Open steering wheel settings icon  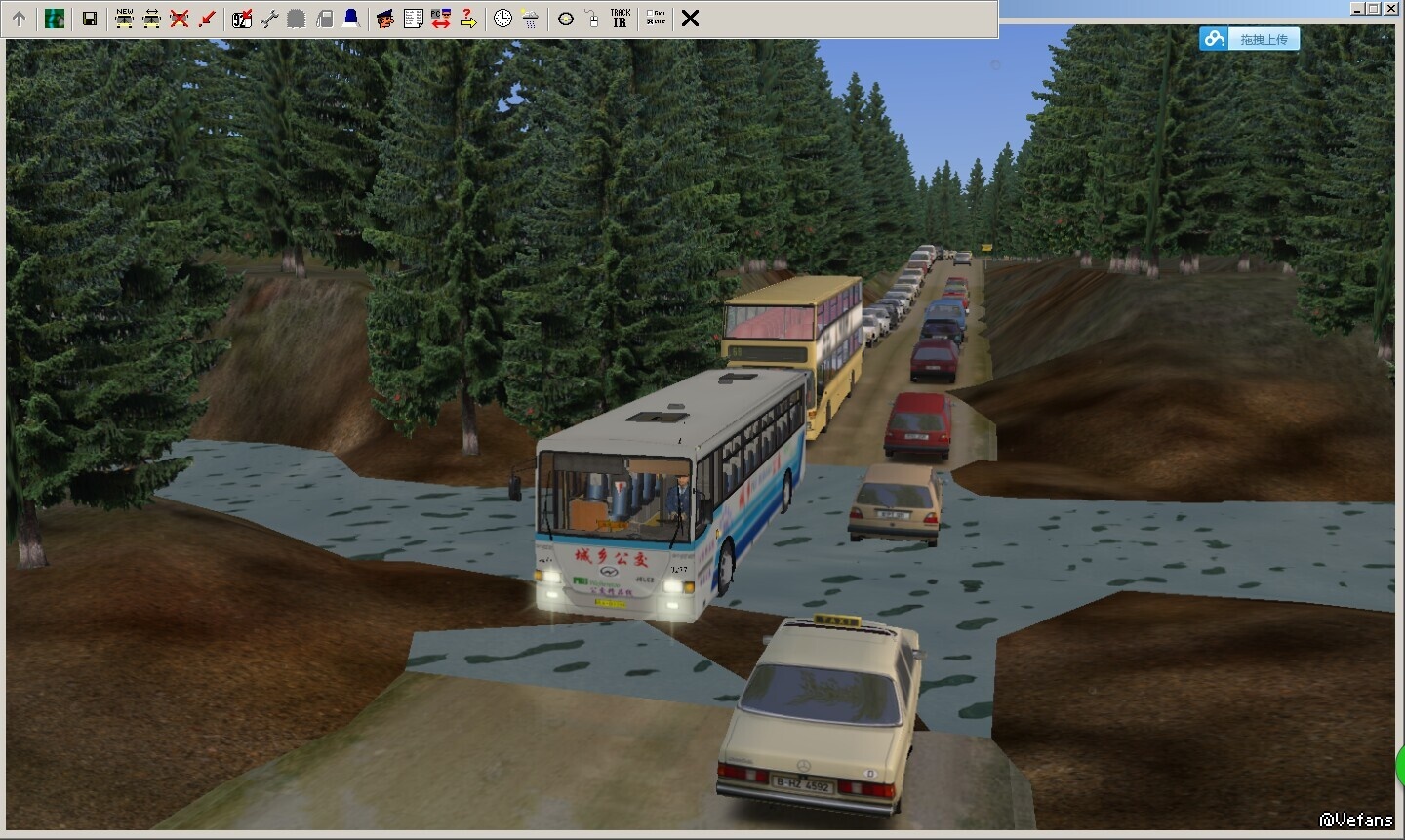(x=566, y=19)
